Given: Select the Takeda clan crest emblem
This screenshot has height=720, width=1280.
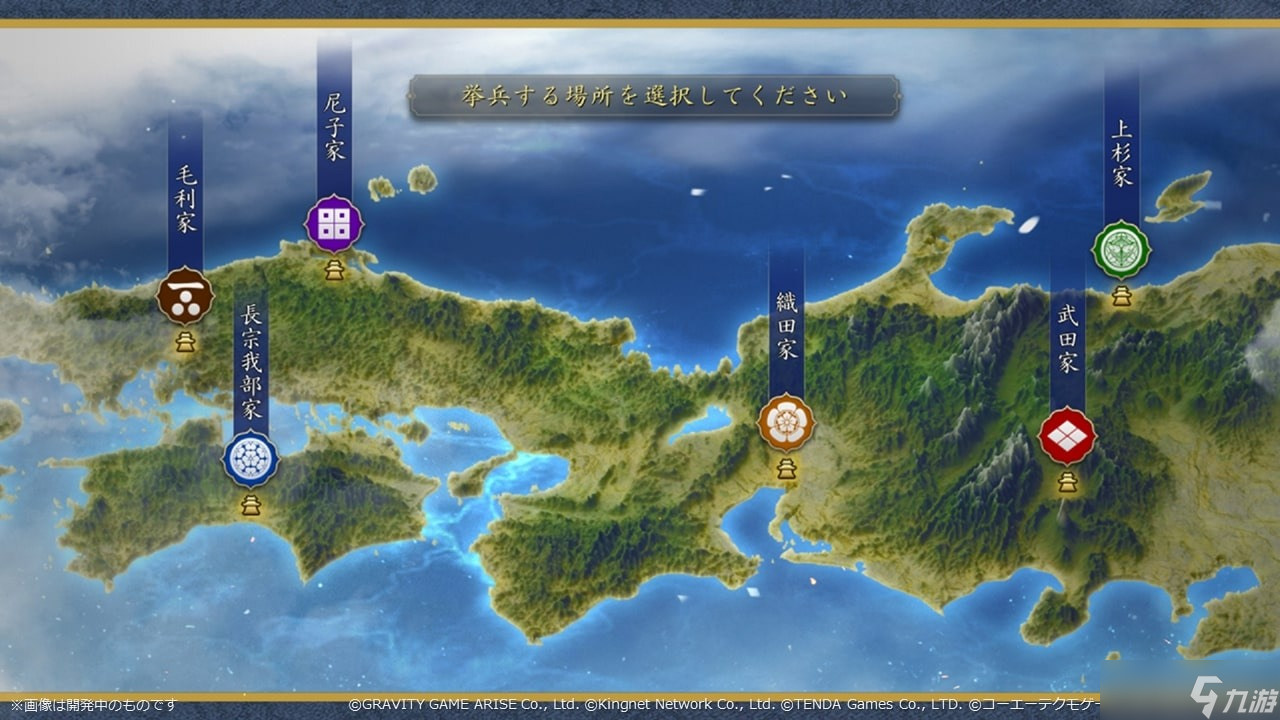Looking at the screenshot, I should pyautogui.click(x=1069, y=437).
